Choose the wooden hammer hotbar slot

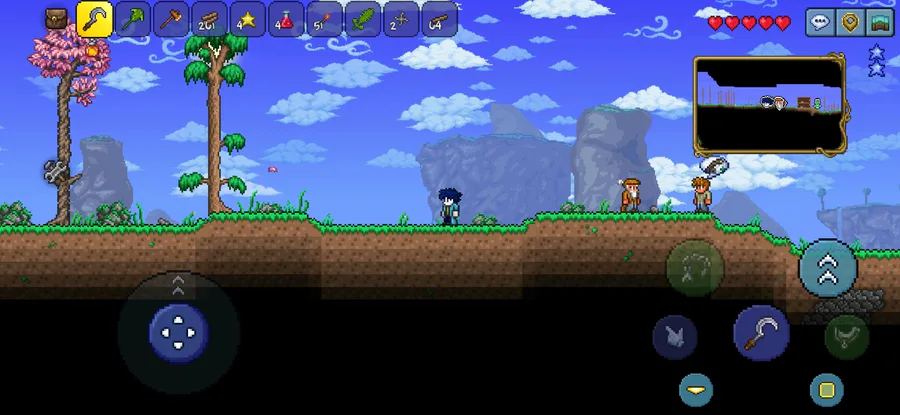pyautogui.click(x=171, y=20)
